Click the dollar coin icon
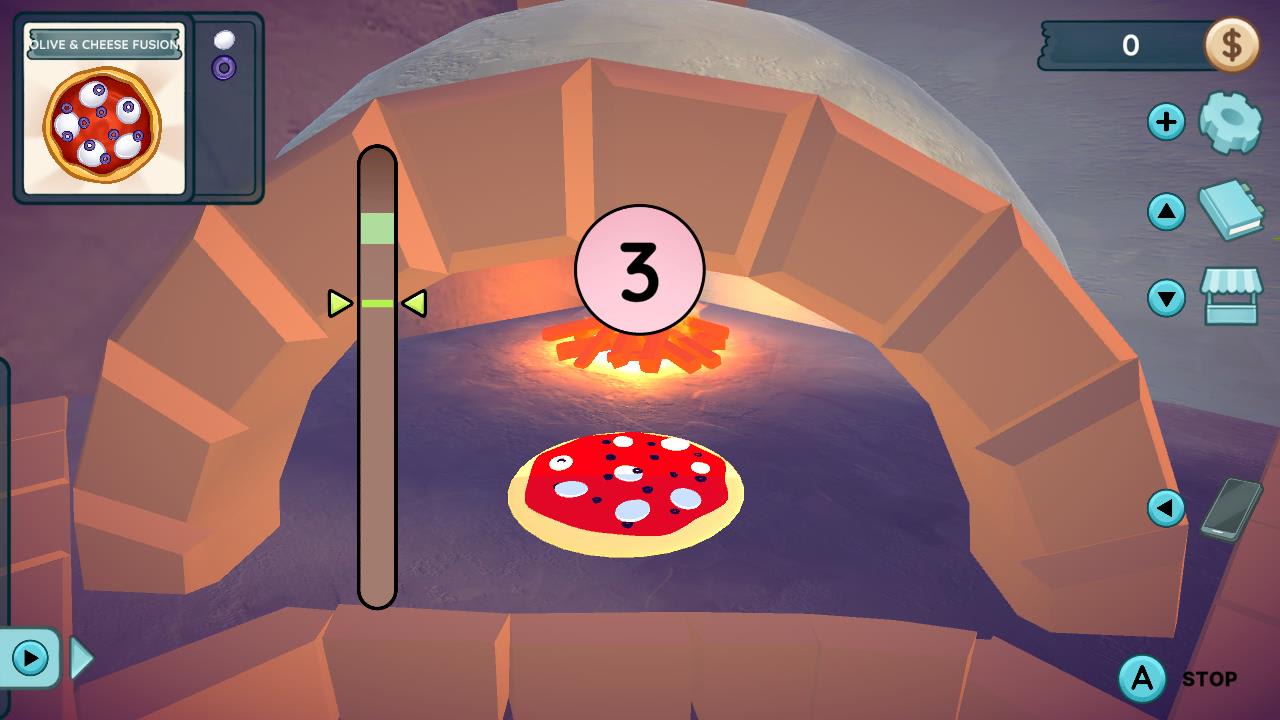Image resolution: width=1280 pixels, height=720 pixels. pos(1234,45)
